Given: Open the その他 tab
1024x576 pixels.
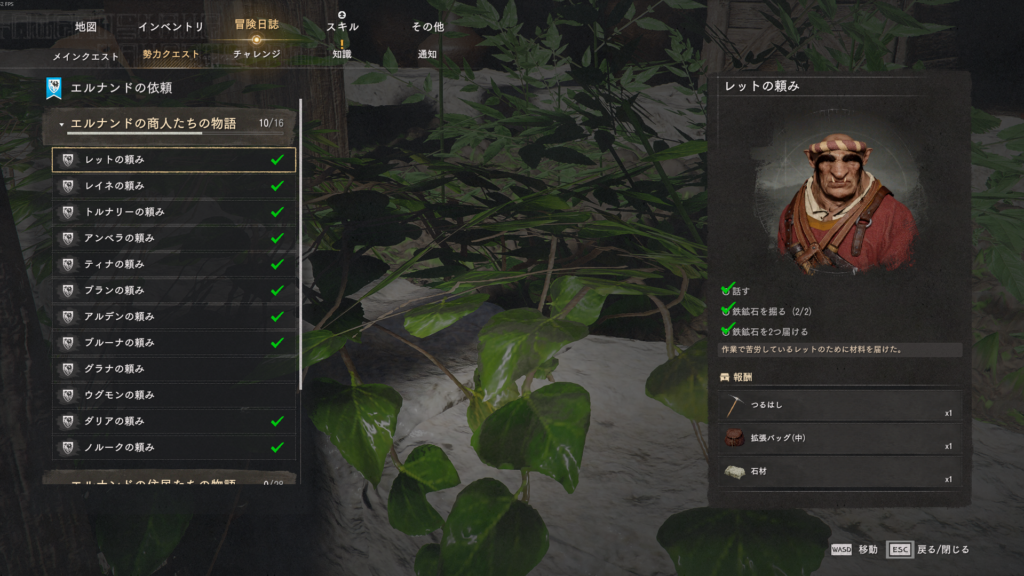Looking at the screenshot, I should point(427,26).
